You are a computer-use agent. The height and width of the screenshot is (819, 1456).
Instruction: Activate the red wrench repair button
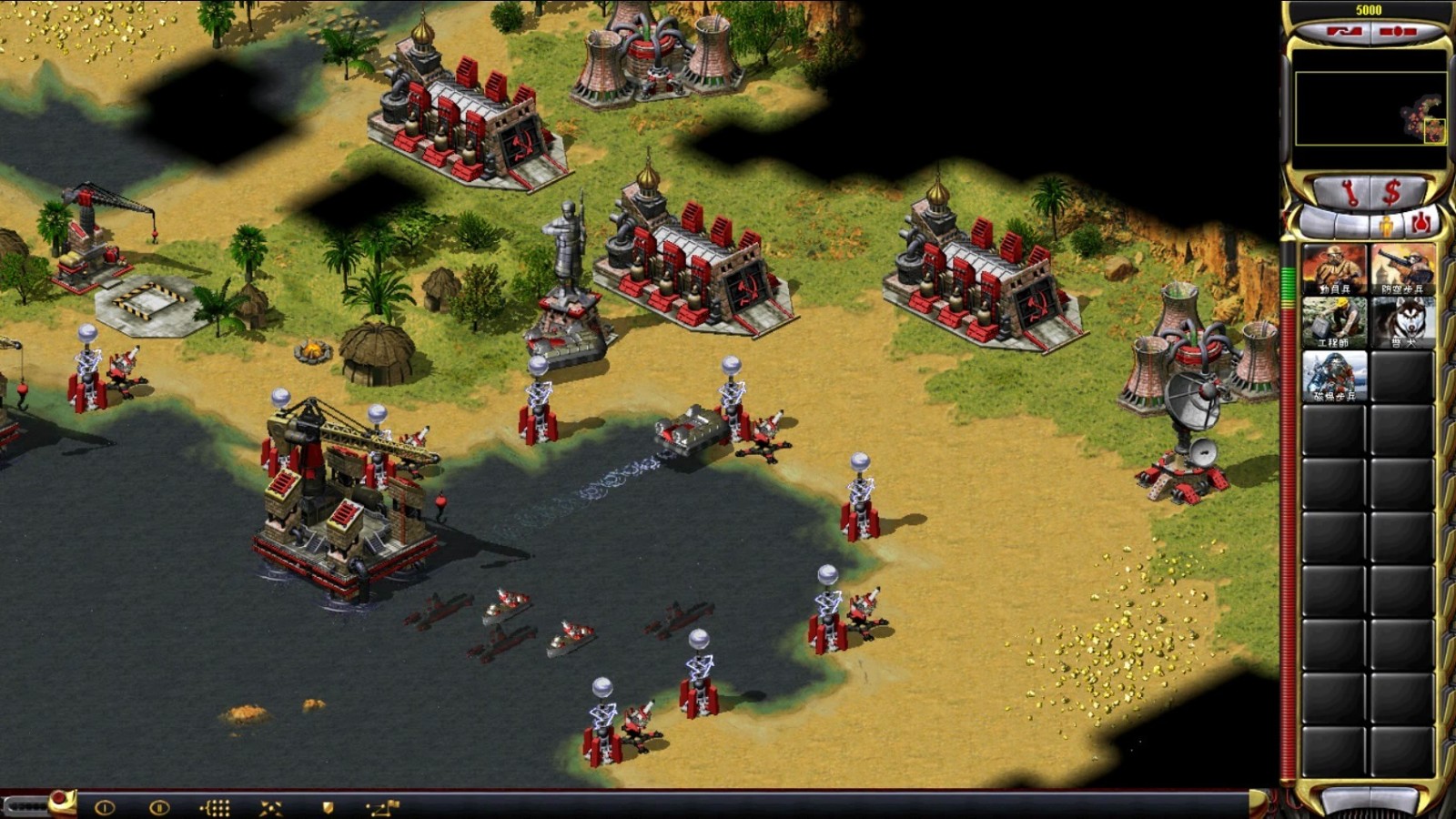tap(1349, 193)
